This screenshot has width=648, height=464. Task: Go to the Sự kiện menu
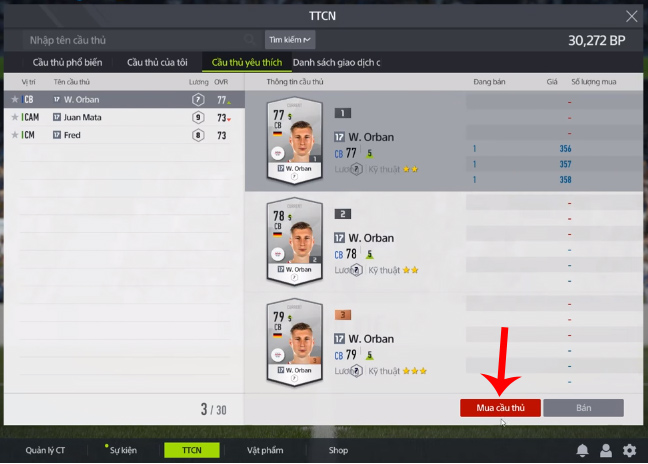click(x=123, y=450)
